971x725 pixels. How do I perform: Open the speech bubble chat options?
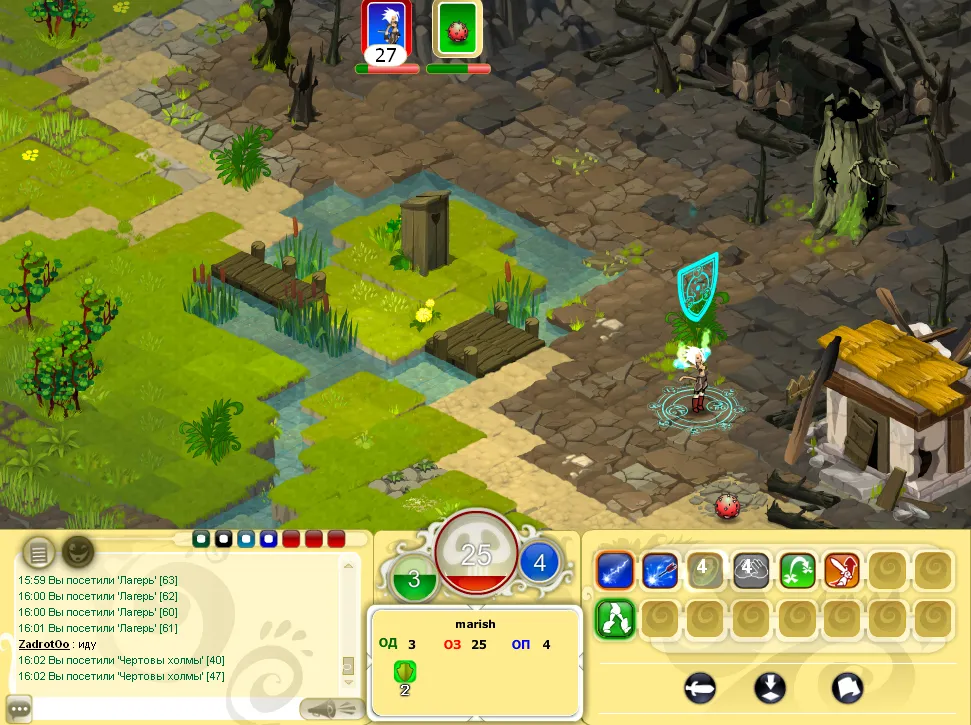(18, 708)
